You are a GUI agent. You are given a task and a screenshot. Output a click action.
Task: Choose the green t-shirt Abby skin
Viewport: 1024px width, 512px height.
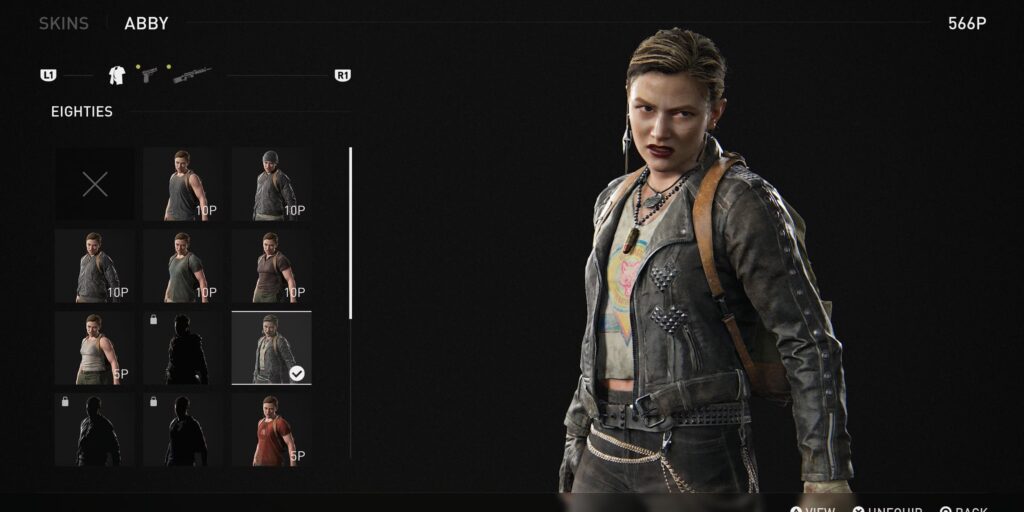tap(182, 266)
